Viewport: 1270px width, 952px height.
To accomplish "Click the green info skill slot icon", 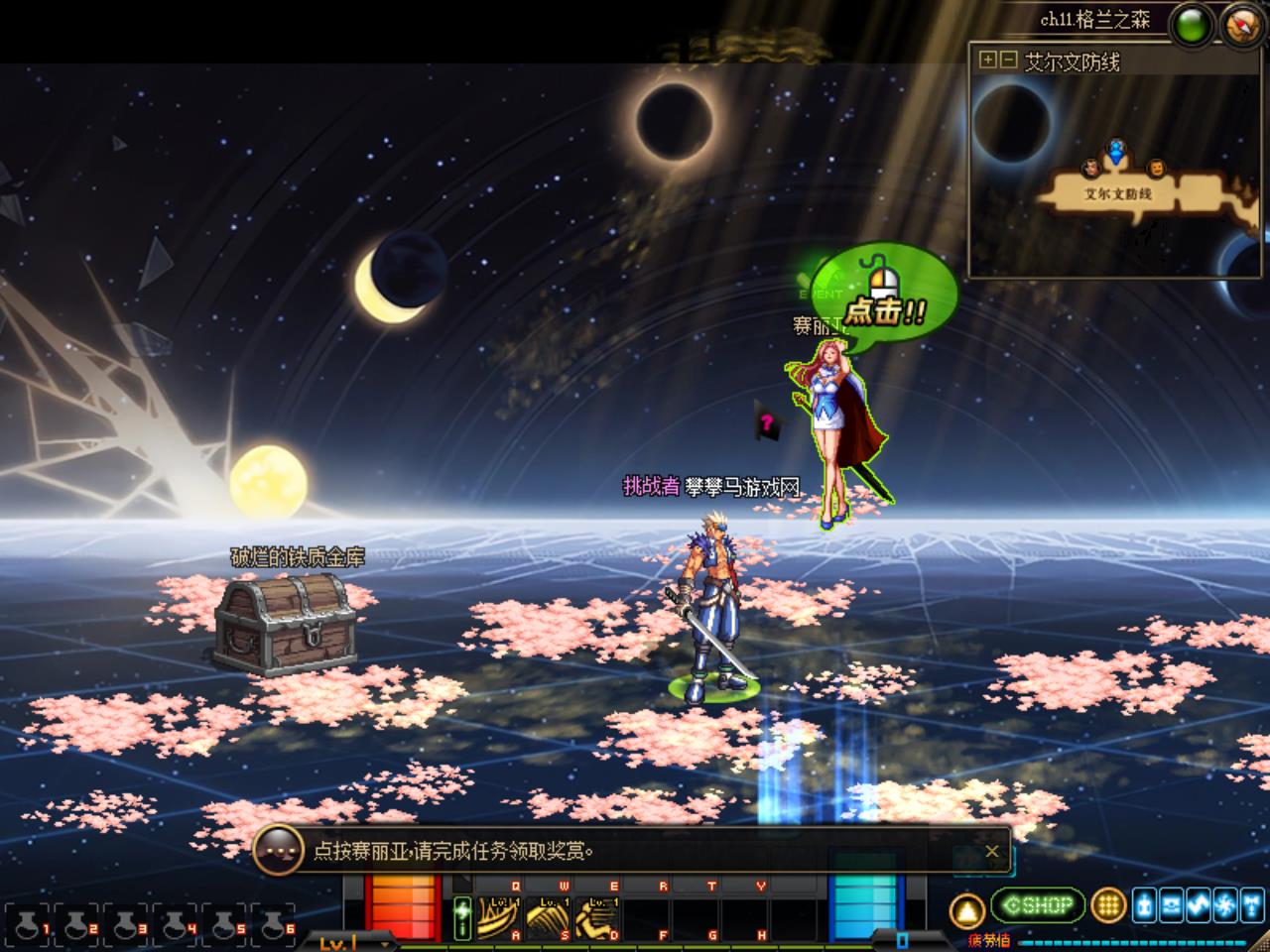I will [462, 918].
